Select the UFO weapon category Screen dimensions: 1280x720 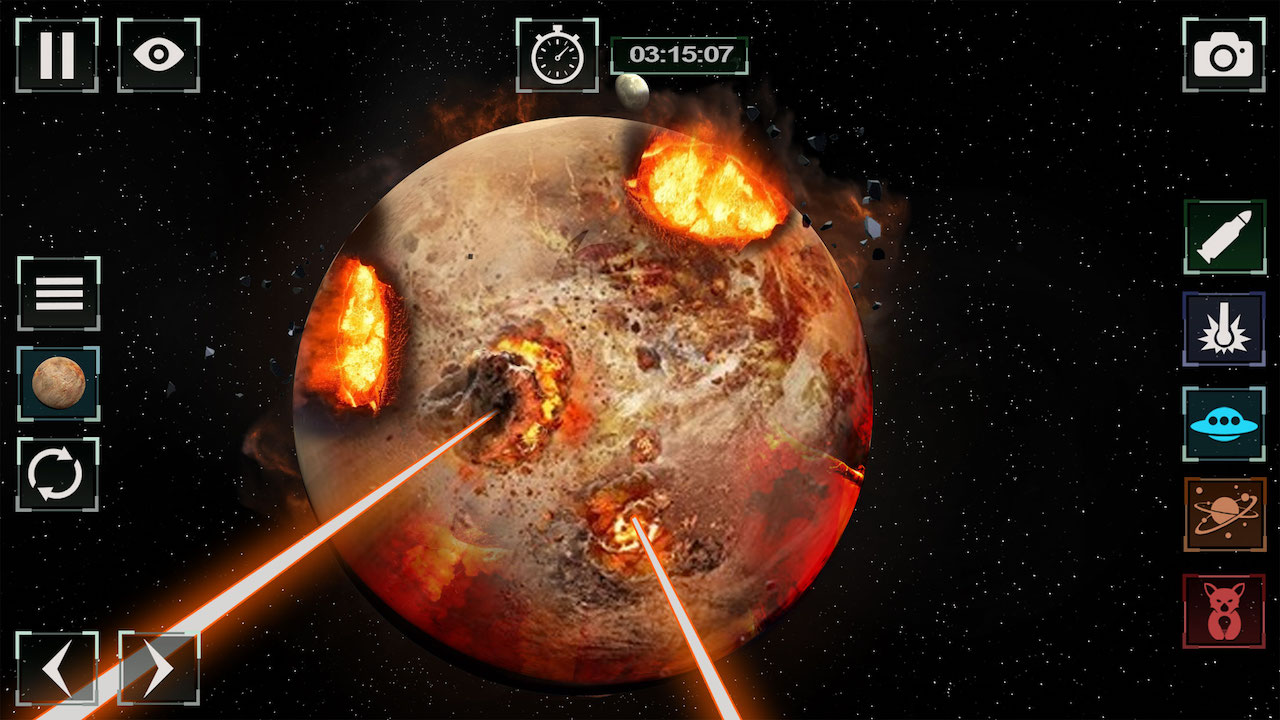[1224, 423]
